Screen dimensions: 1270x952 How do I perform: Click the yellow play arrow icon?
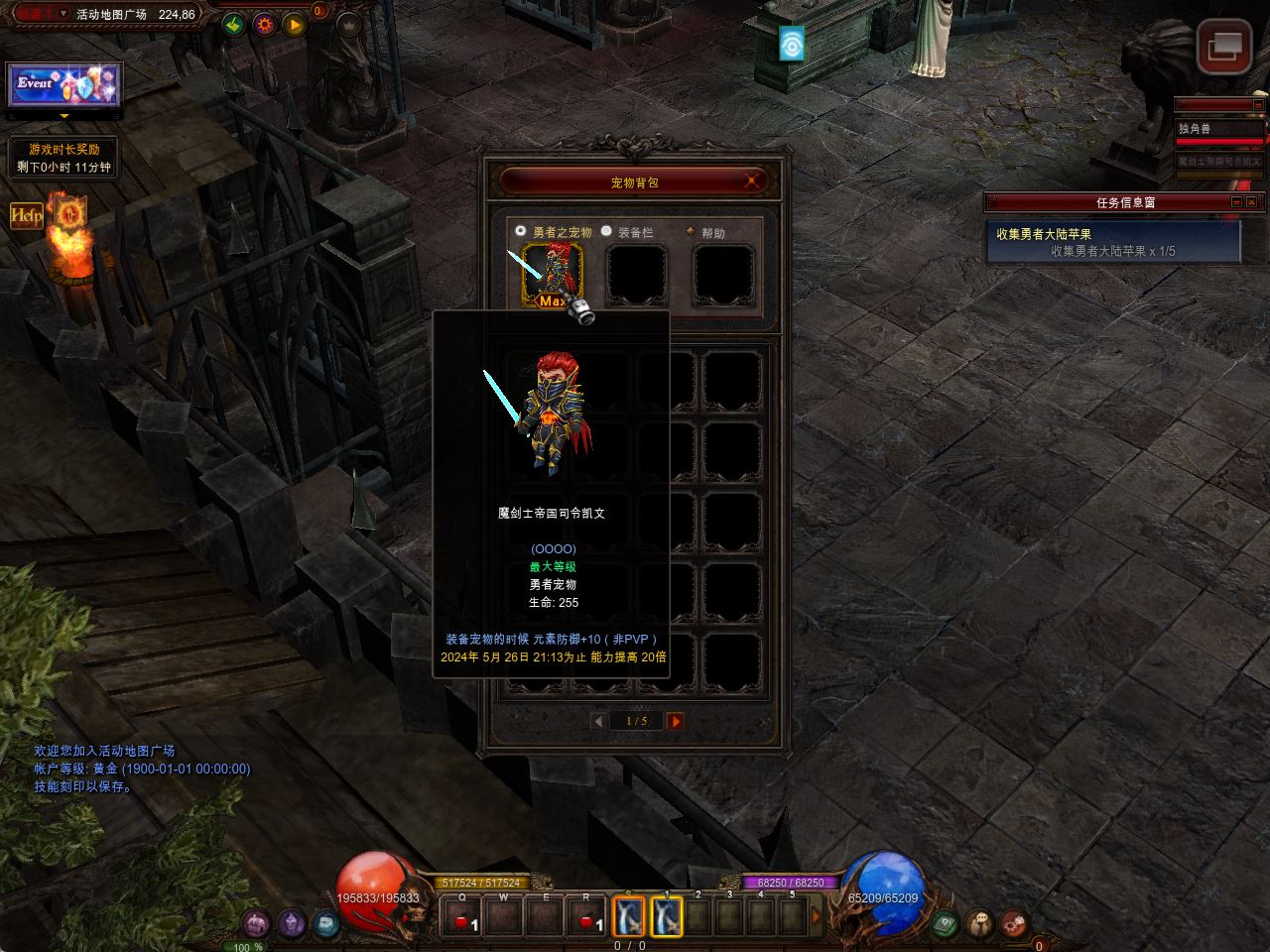(295, 24)
